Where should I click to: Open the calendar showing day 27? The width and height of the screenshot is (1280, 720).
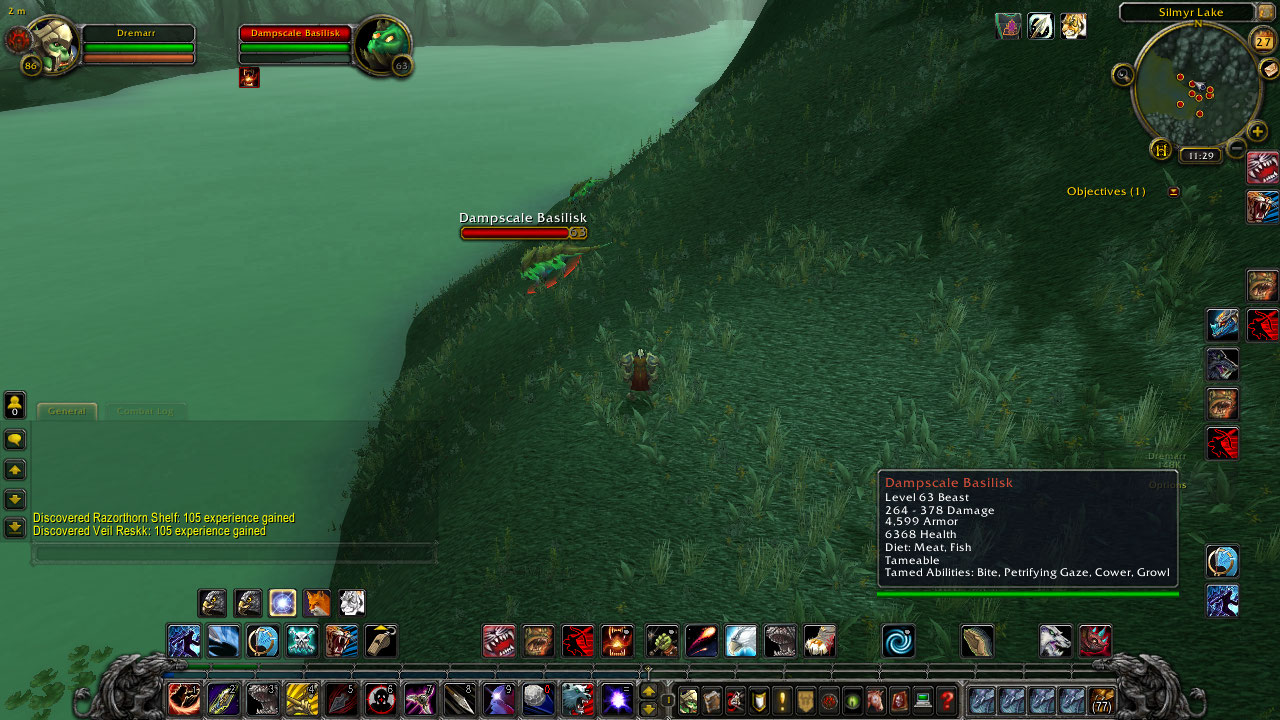pyautogui.click(x=1263, y=41)
